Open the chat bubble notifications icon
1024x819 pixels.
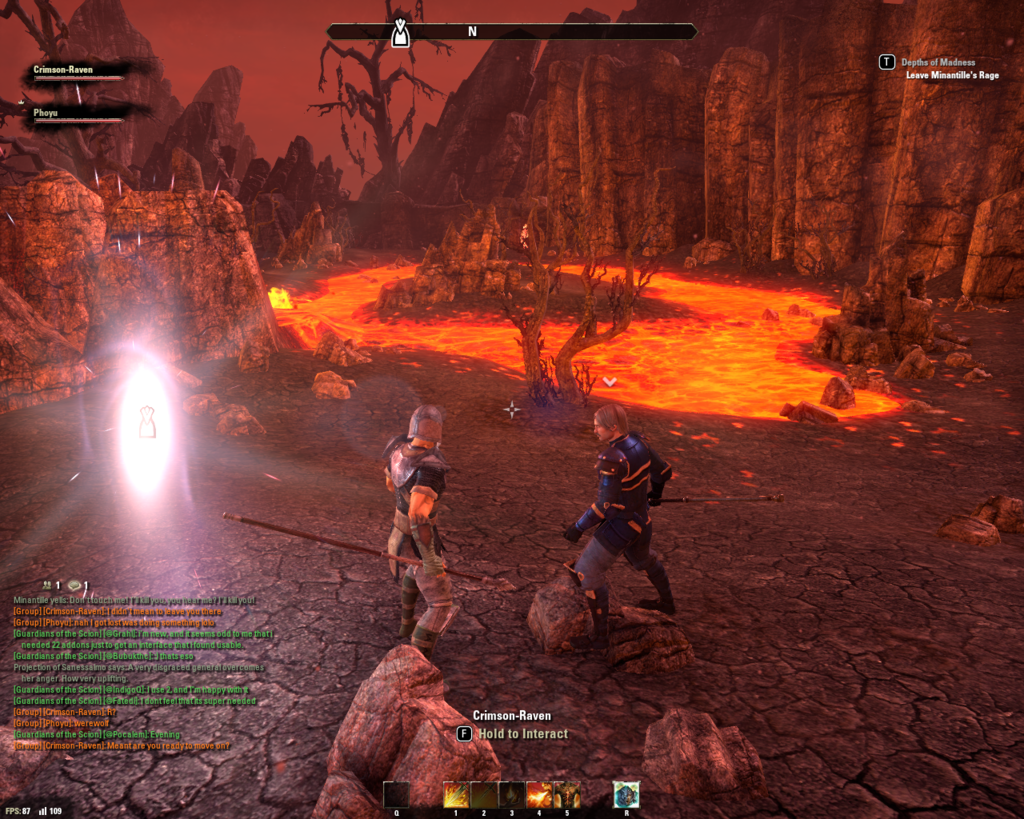pyautogui.click(x=75, y=585)
